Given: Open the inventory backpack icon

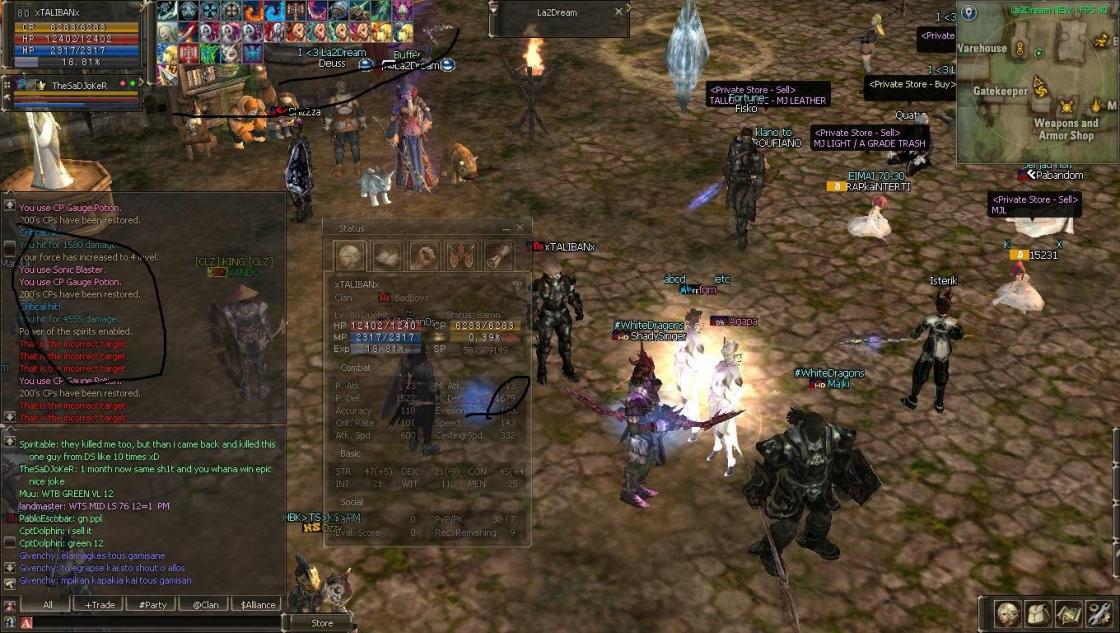Looking at the screenshot, I should pyautogui.click(x=1038, y=614).
